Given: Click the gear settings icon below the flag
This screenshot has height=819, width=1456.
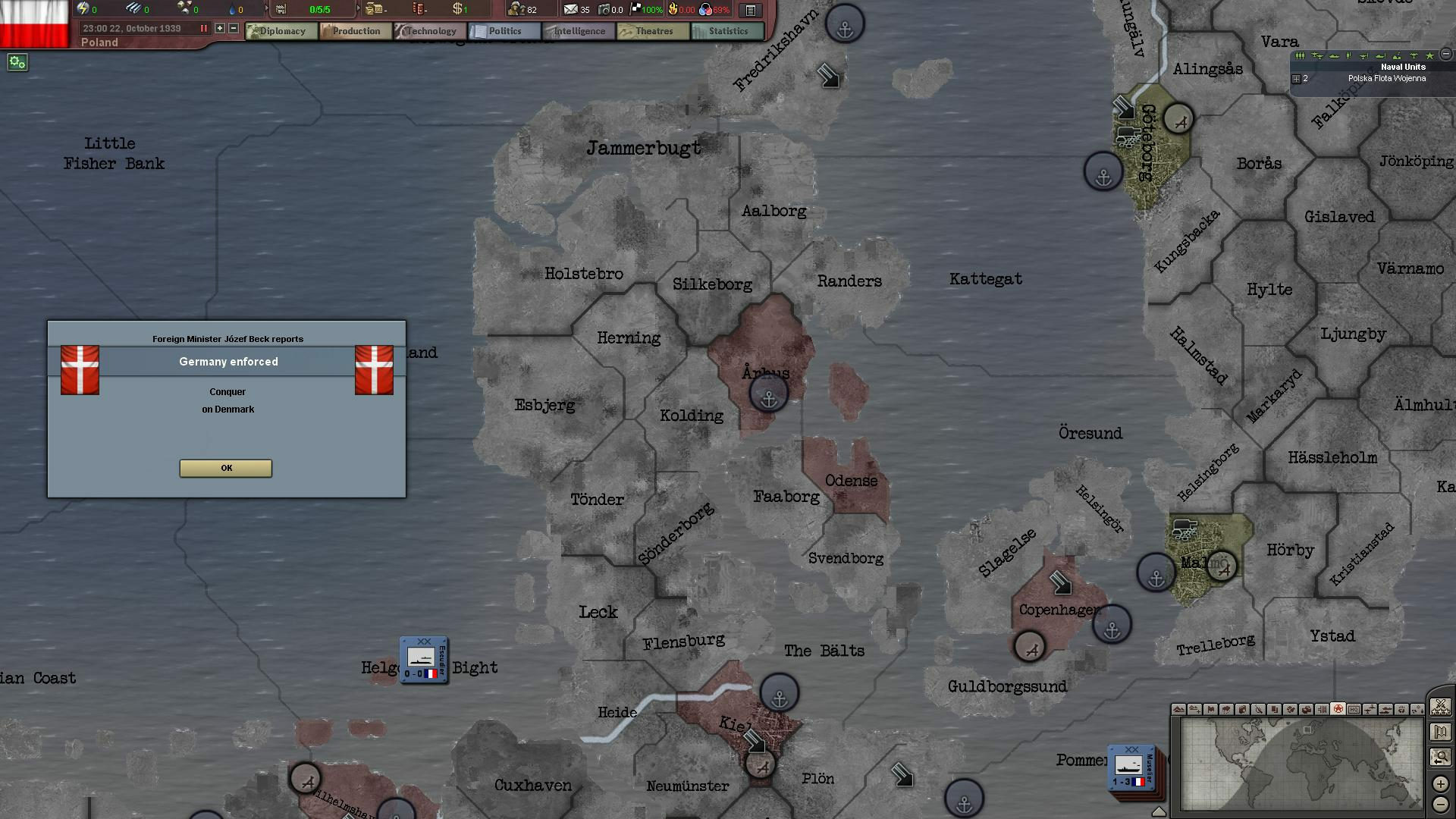Looking at the screenshot, I should click(17, 62).
